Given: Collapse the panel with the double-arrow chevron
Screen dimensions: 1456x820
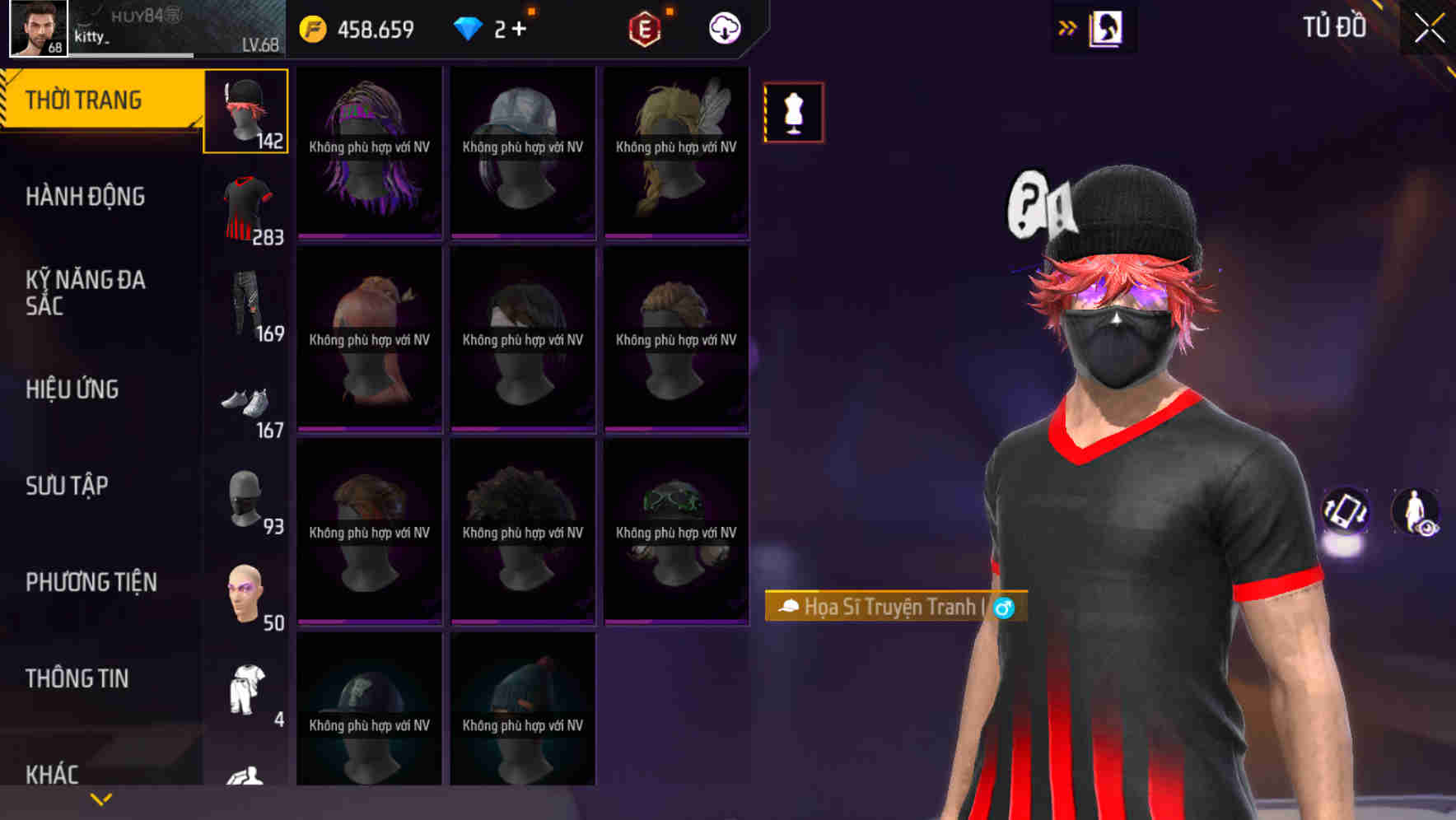Looking at the screenshot, I should [x=1067, y=27].
